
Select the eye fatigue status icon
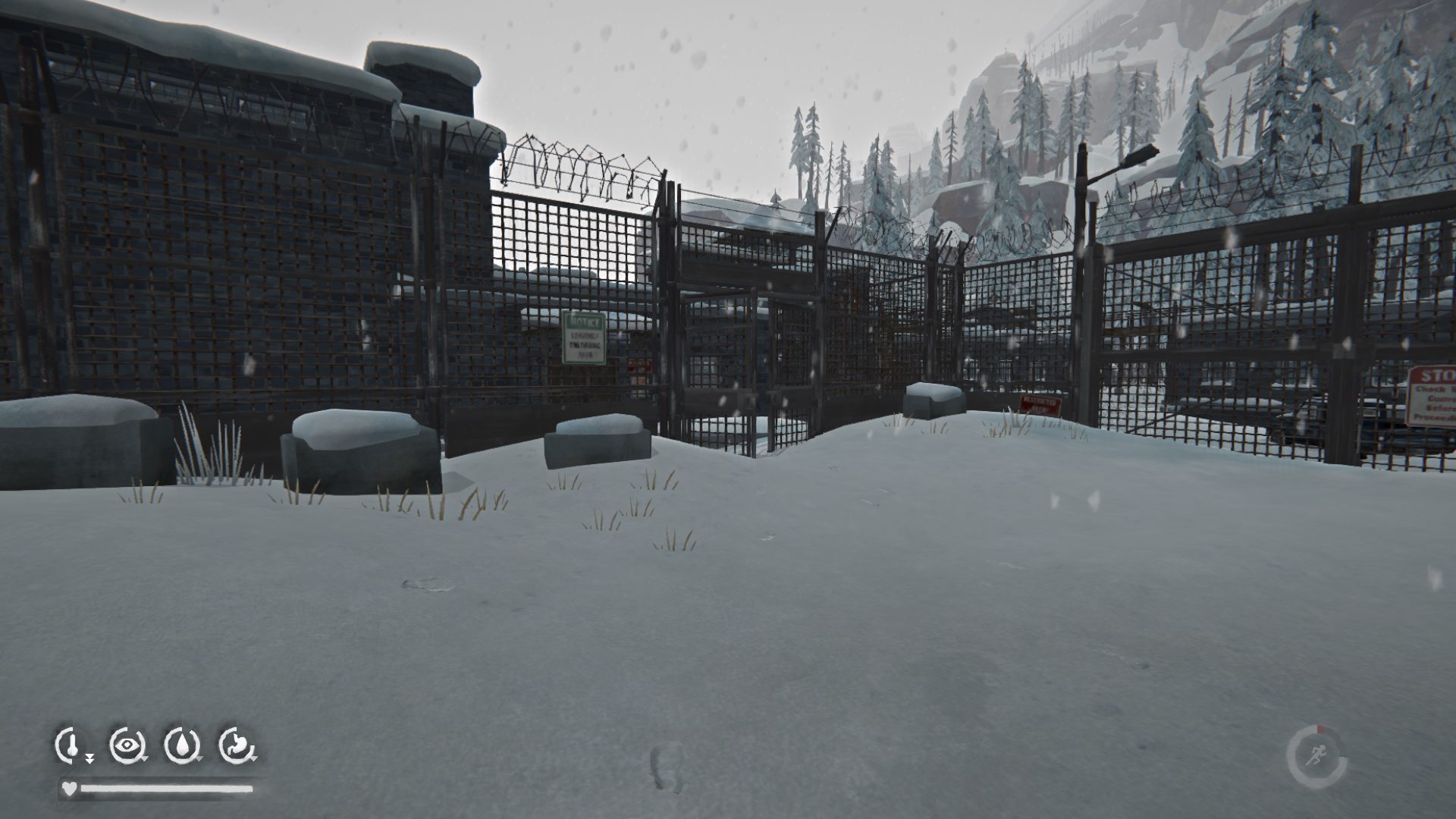tap(126, 745)
